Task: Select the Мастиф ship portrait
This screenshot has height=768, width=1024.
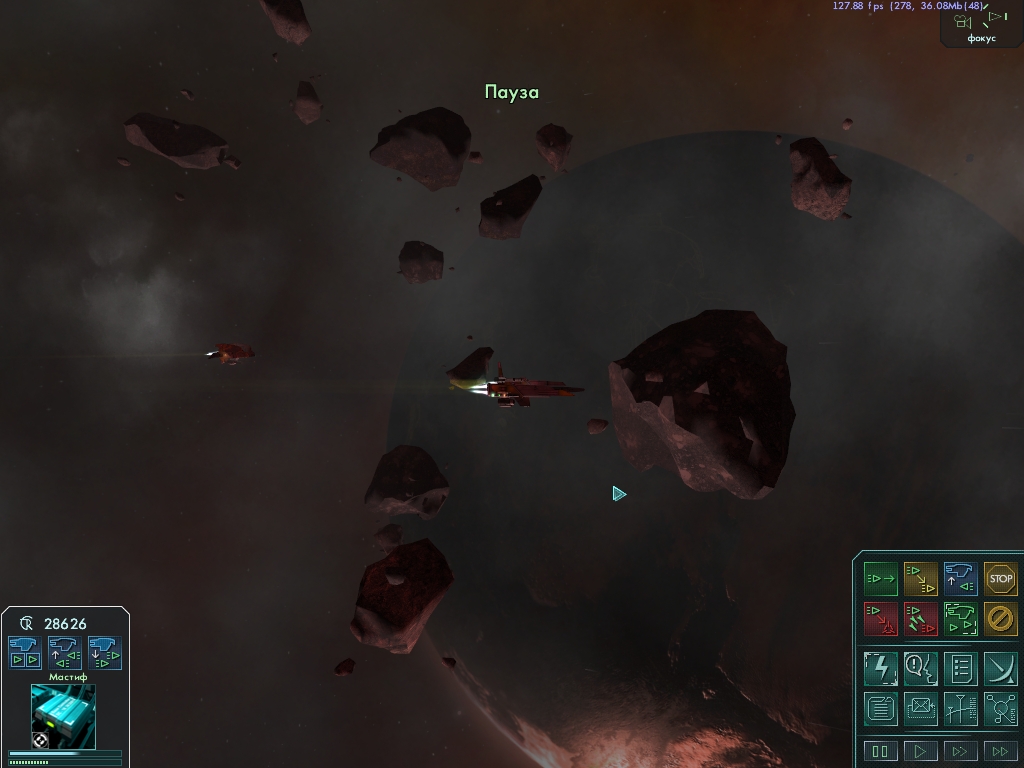Action: click(63, 716)
